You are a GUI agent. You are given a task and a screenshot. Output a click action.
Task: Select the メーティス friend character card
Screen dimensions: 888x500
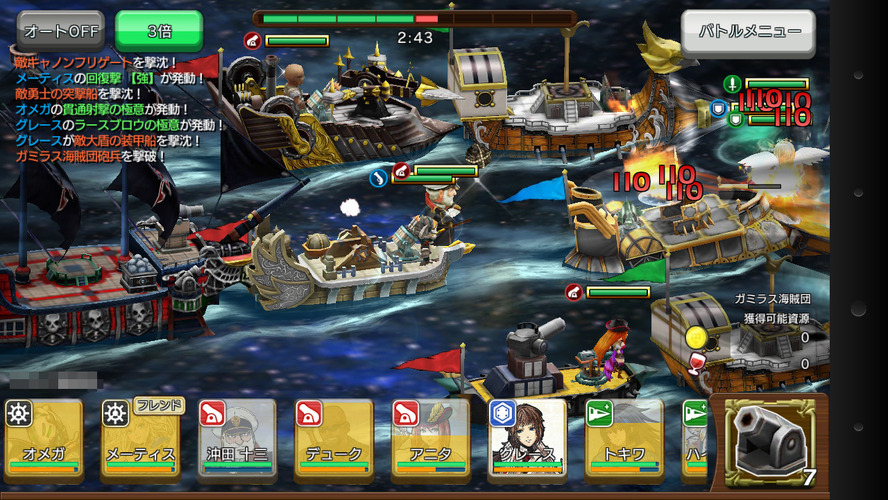(x=139, y=440)
